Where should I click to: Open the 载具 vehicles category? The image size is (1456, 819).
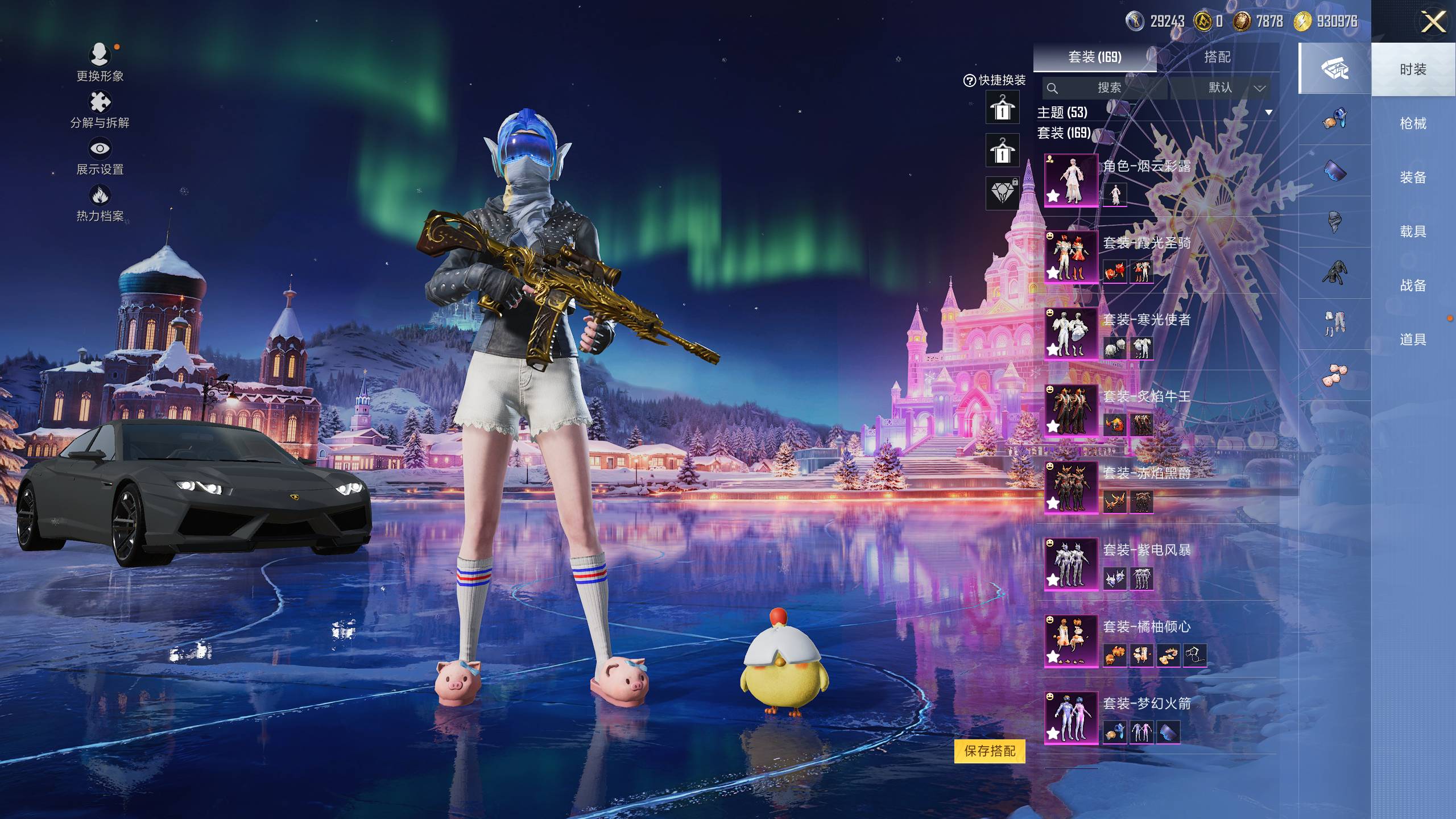1413,231
